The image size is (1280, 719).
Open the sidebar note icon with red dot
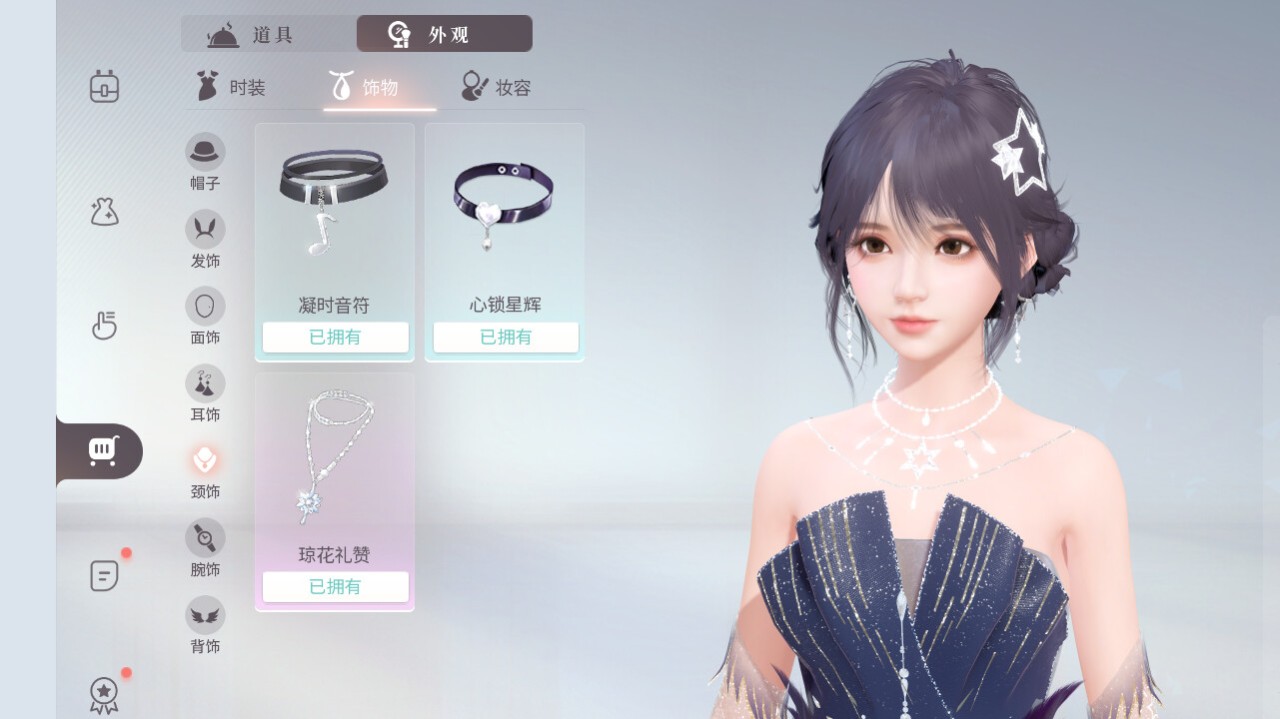point(104,575)
